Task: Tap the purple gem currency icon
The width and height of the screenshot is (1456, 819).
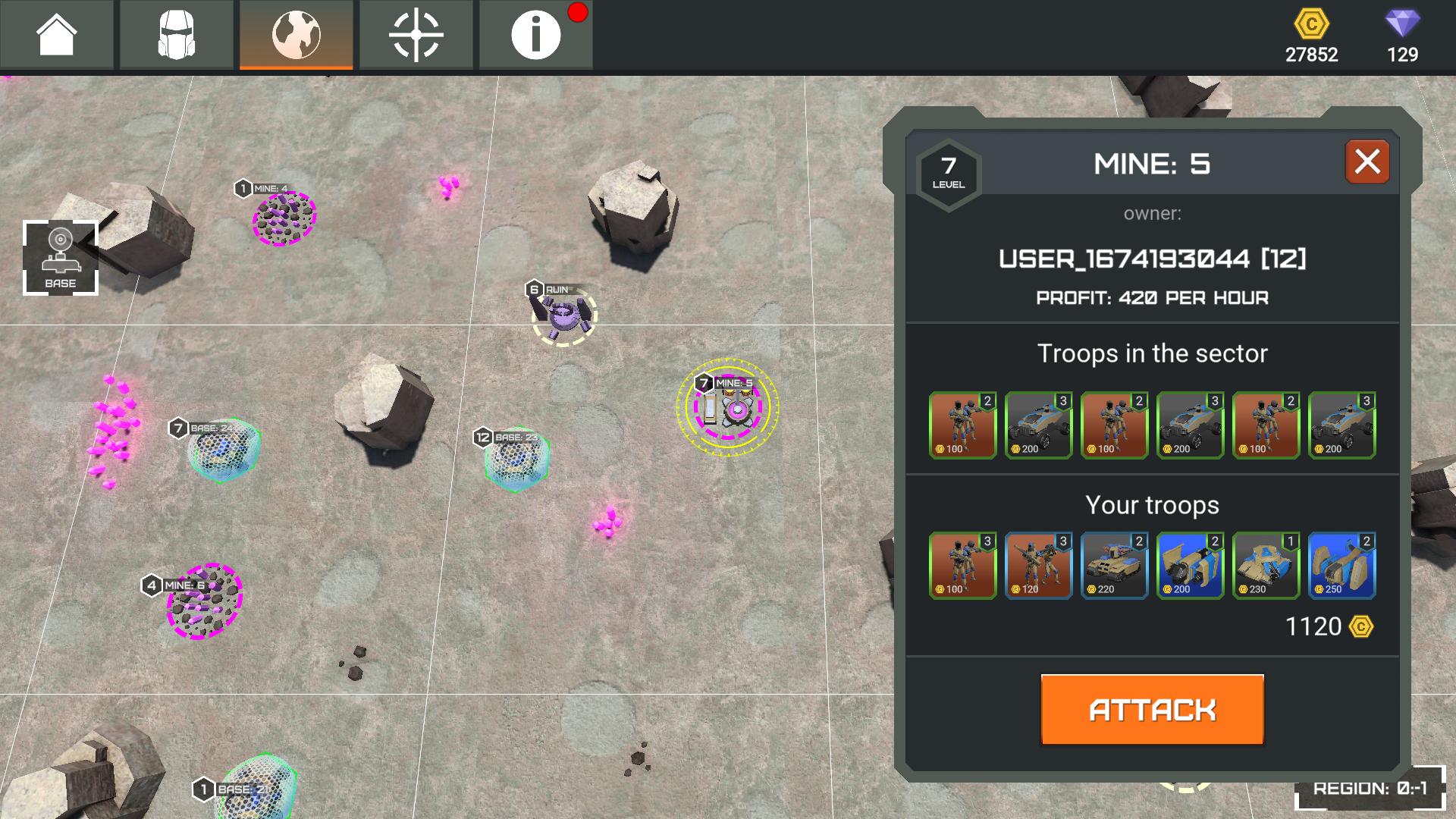Action: tap(1402, 24)
